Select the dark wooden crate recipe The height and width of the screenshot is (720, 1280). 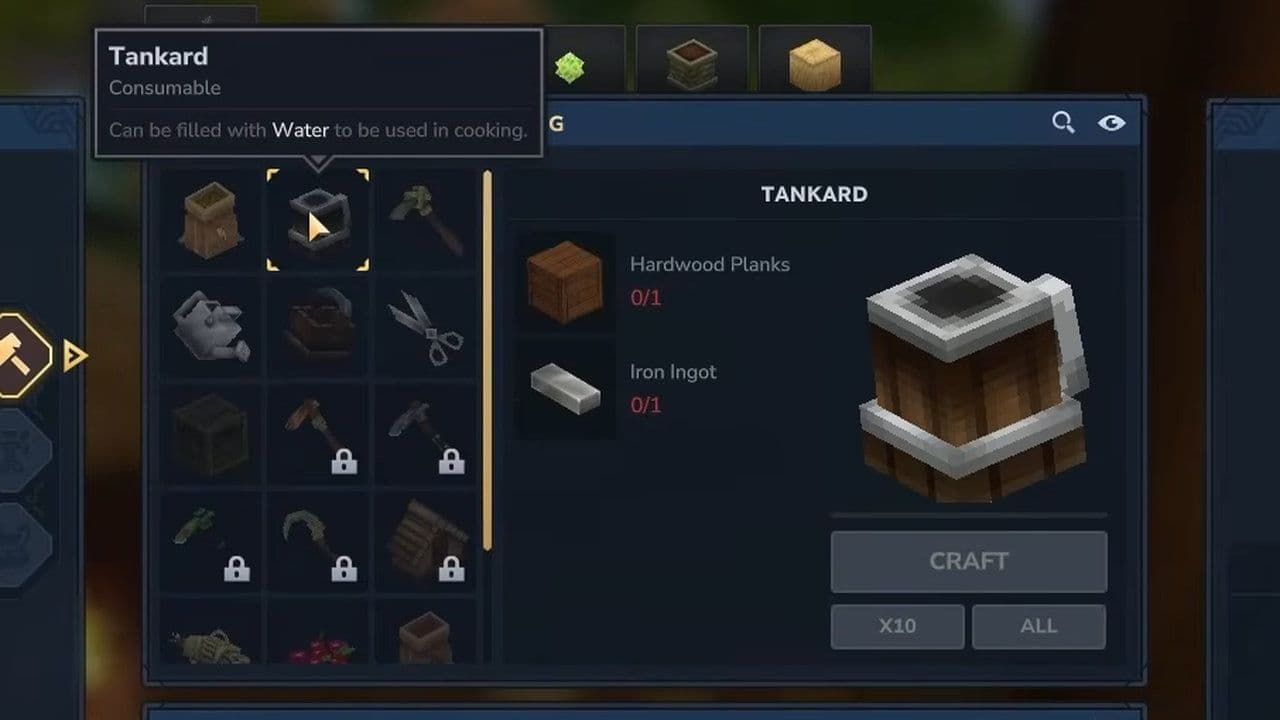point(210,435)
